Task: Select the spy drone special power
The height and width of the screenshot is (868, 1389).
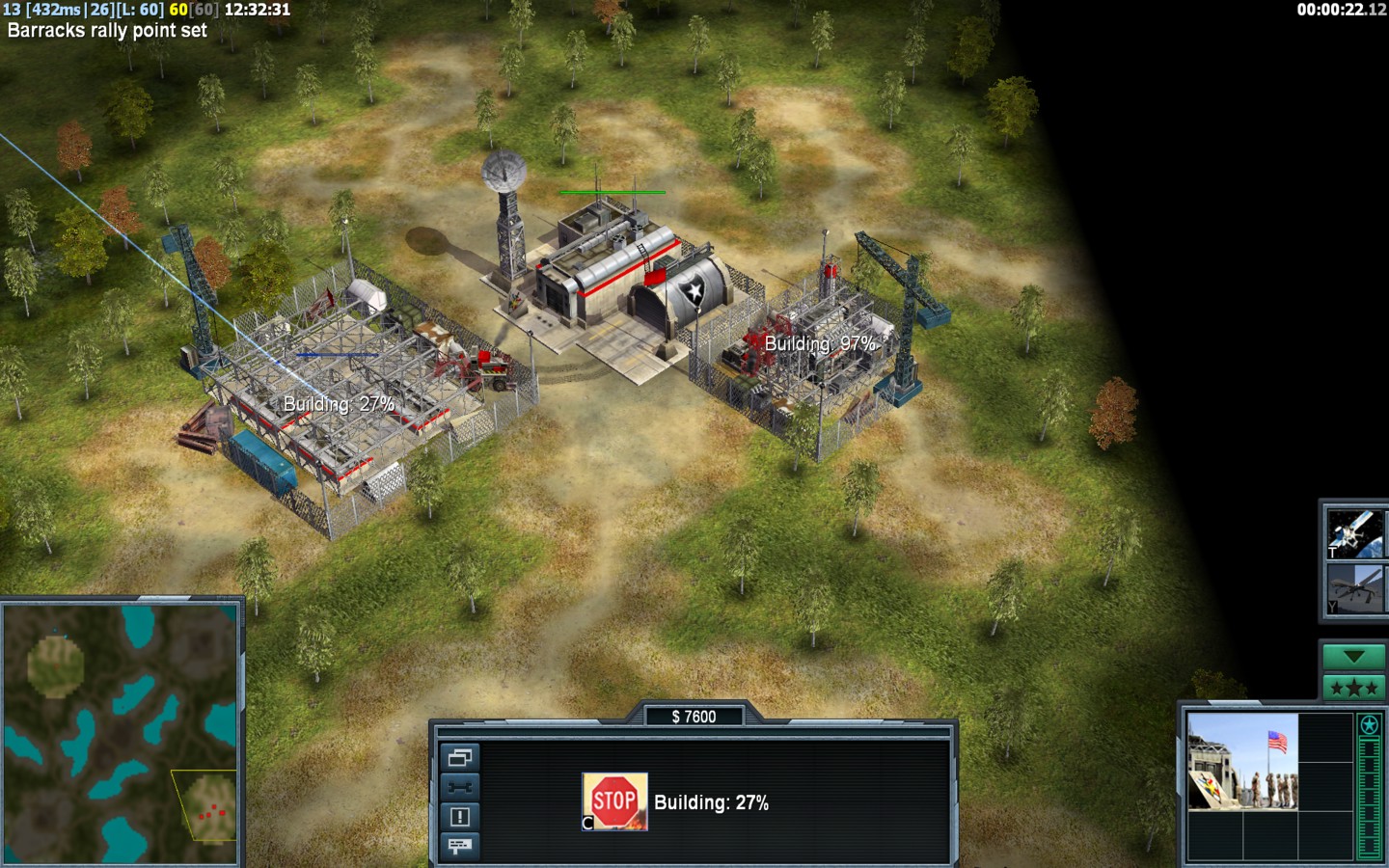Action: pyautogui.click(x=1353, y=589)
